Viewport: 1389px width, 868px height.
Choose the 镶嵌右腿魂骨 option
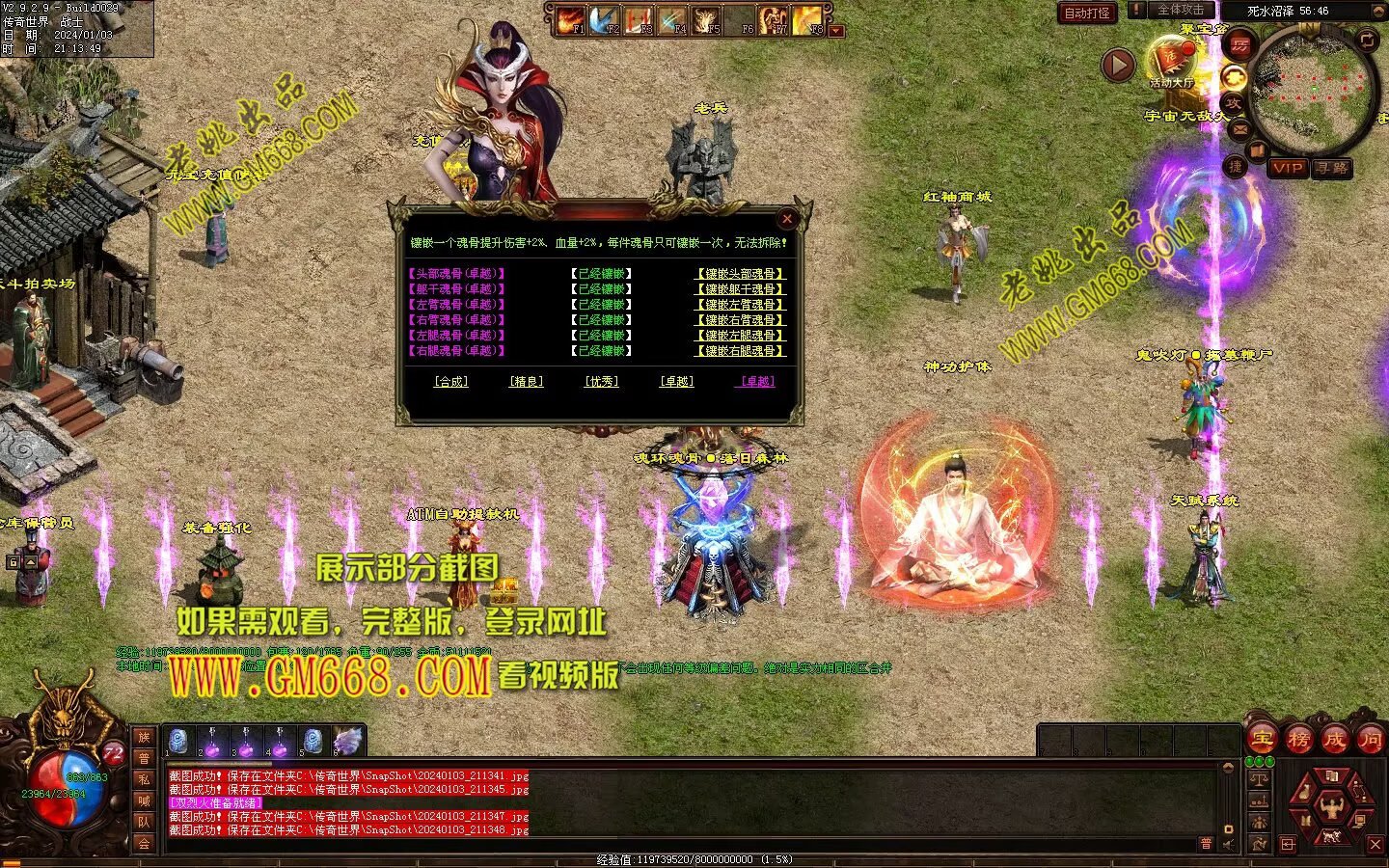click(x=740, y=351)
